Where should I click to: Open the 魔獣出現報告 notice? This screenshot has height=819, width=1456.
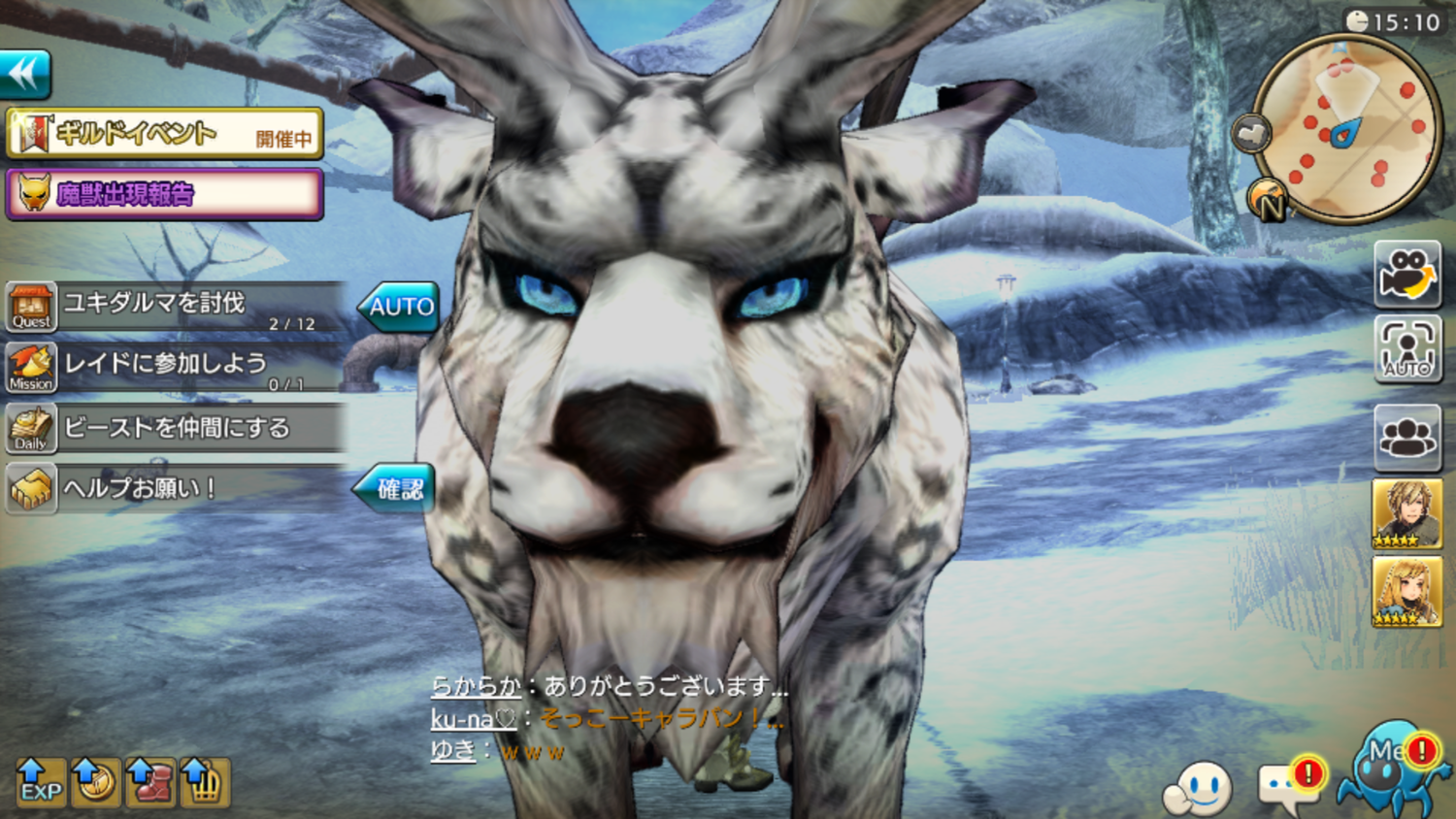164,194
